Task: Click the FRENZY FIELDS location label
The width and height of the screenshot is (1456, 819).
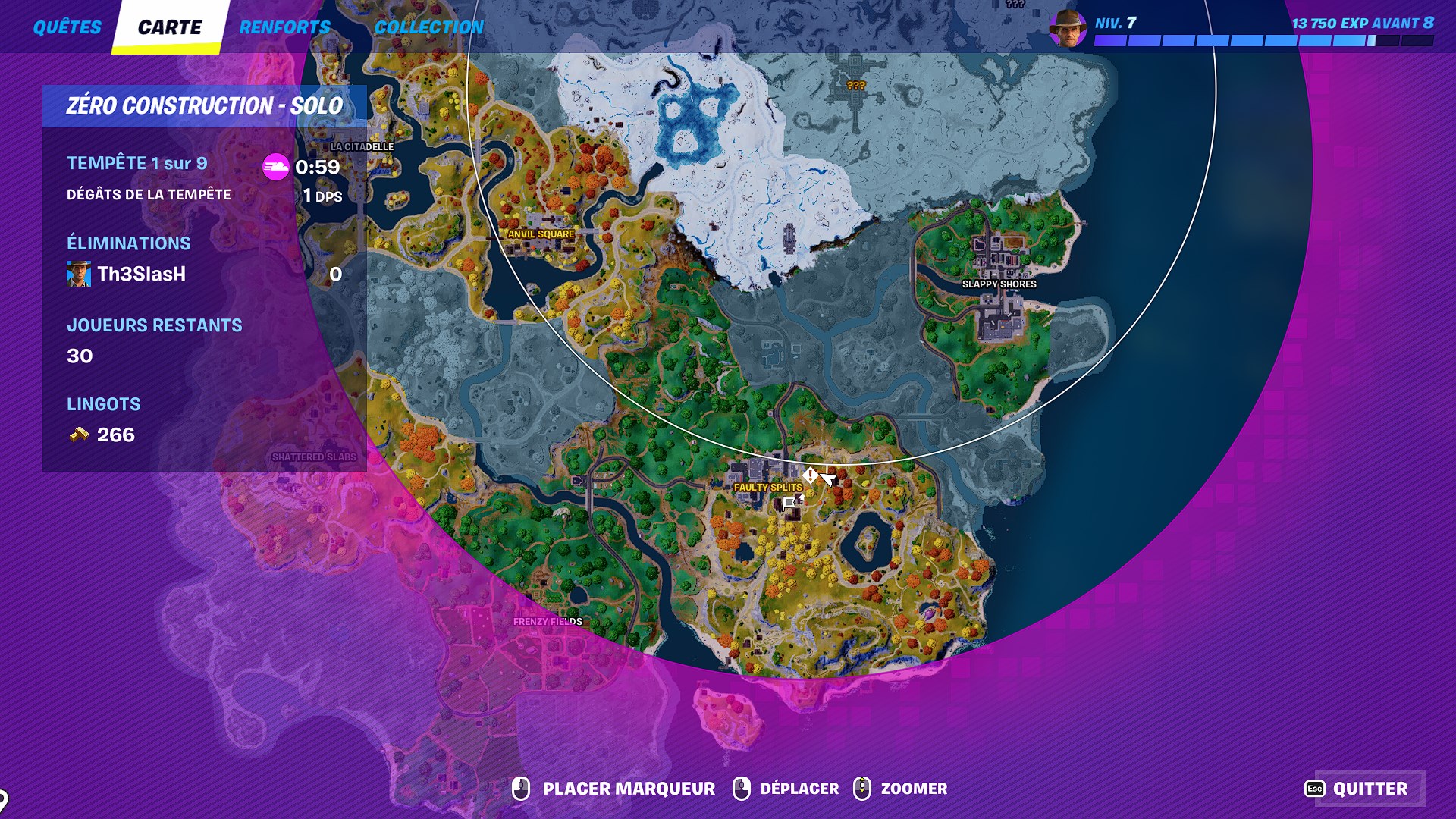Action: [548, 620]
